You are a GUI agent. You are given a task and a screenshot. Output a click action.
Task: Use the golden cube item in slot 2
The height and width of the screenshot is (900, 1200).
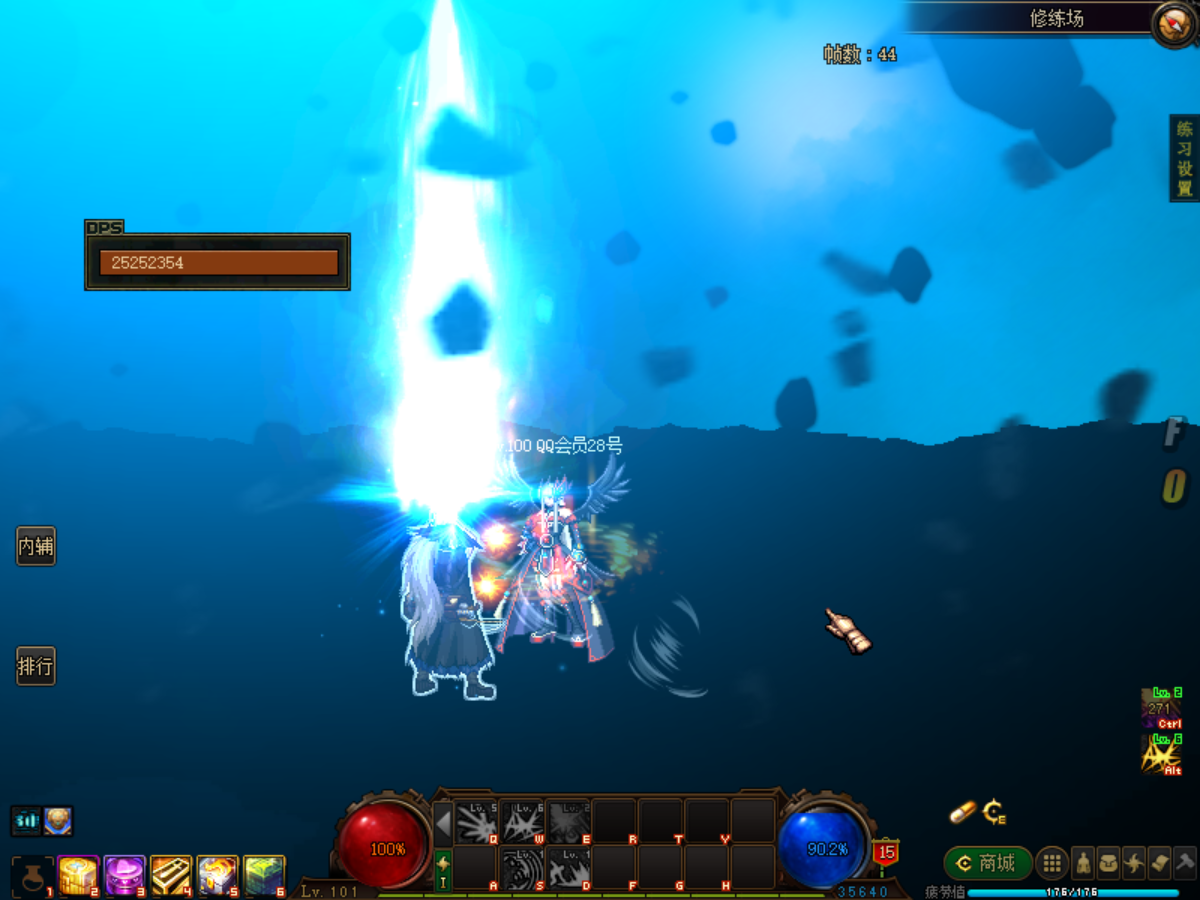click(x=78, y=876)
